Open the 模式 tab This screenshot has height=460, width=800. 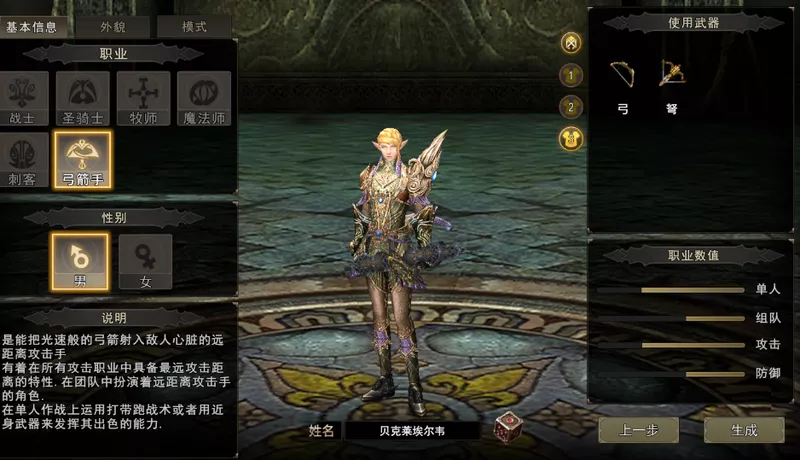point(194,28)
